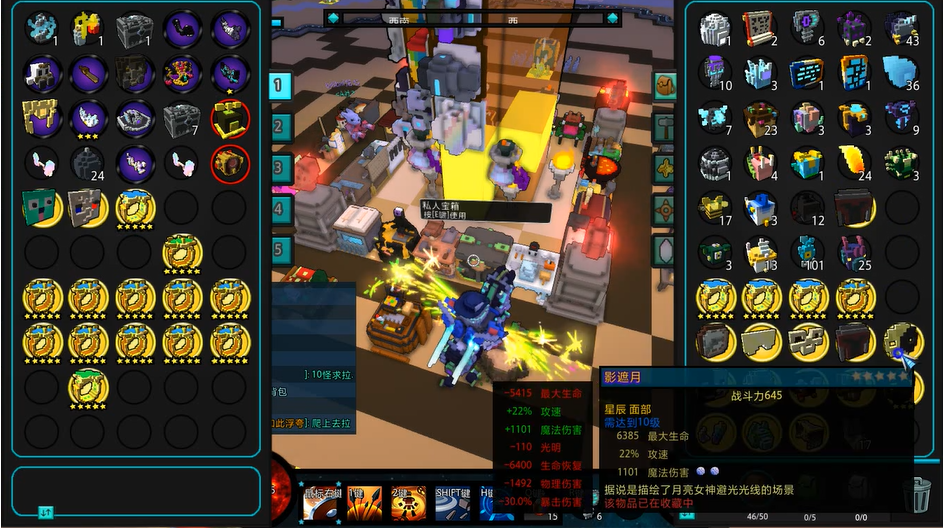Open storage tab 3

coord(280,167)
